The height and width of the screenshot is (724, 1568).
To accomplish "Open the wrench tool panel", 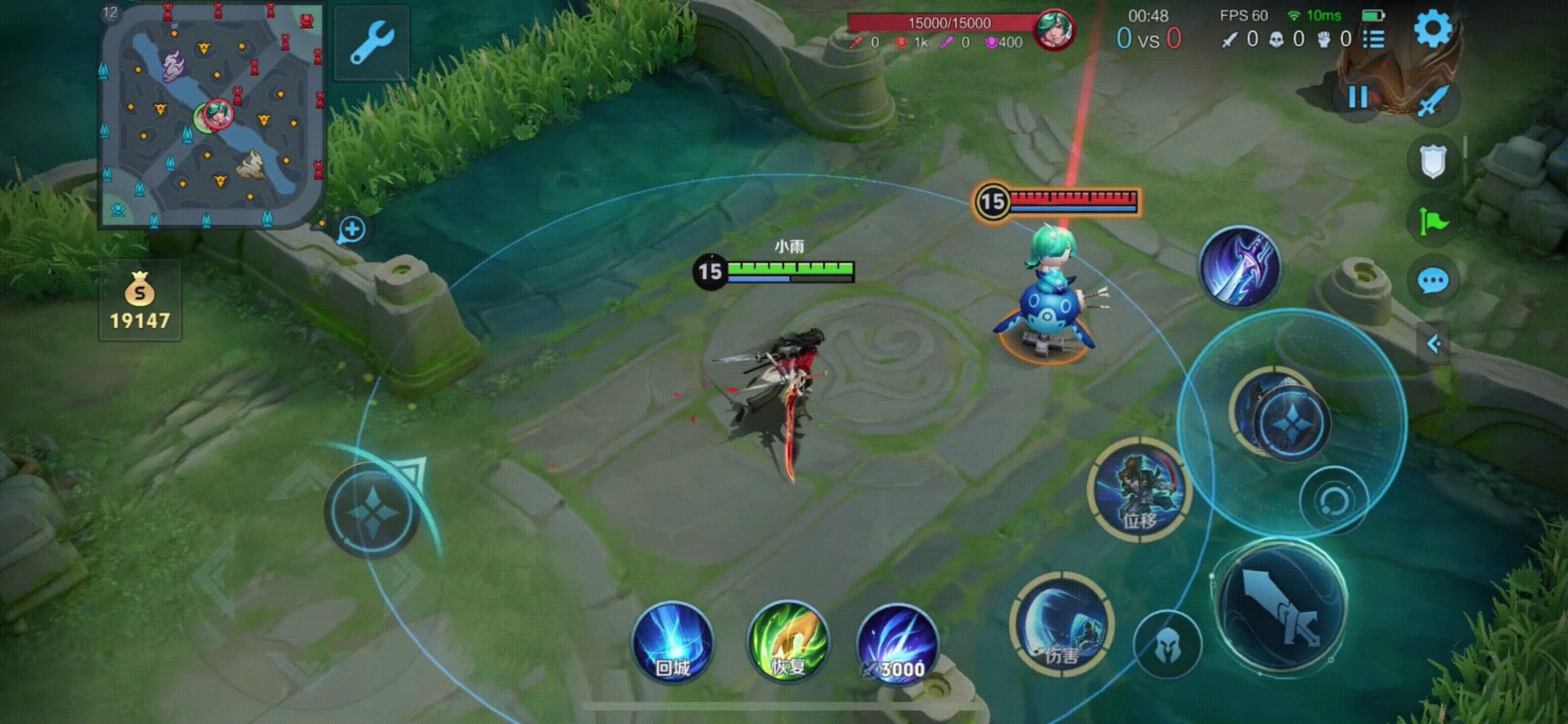I will pyautogui.click(x=371, y=43).
